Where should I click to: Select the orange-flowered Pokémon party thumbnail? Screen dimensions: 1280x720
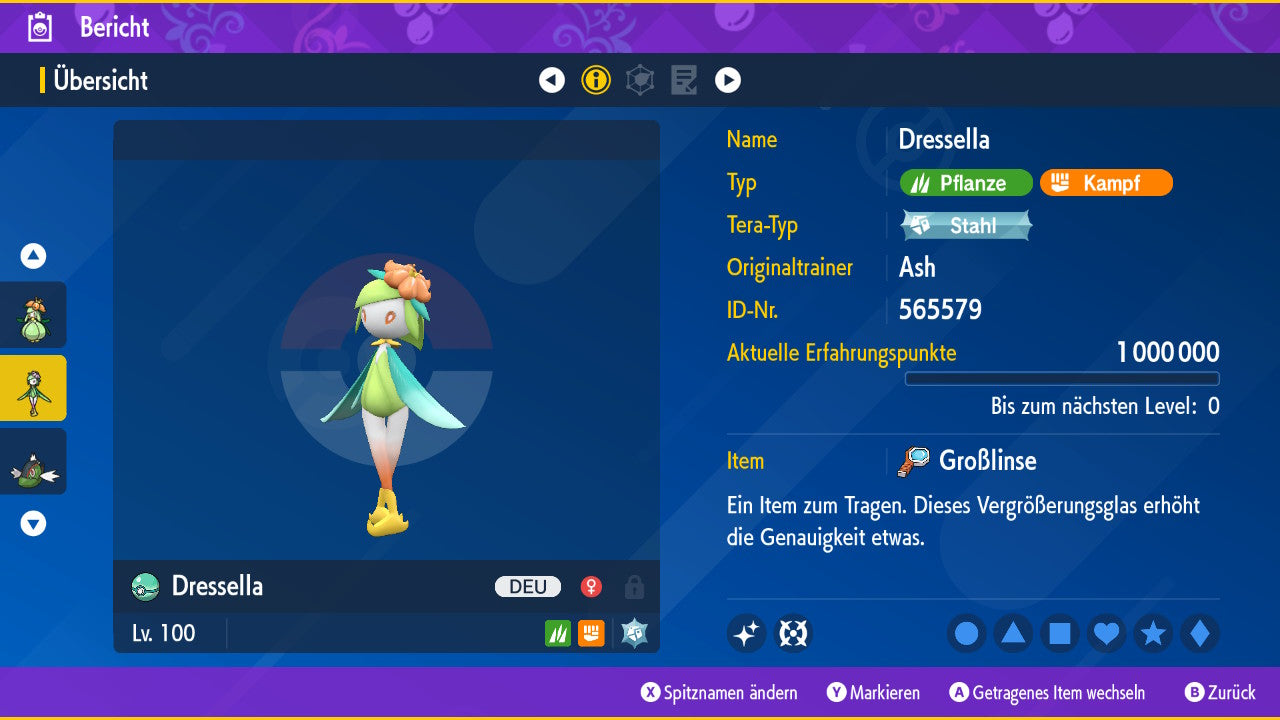[x=33, y=315]
